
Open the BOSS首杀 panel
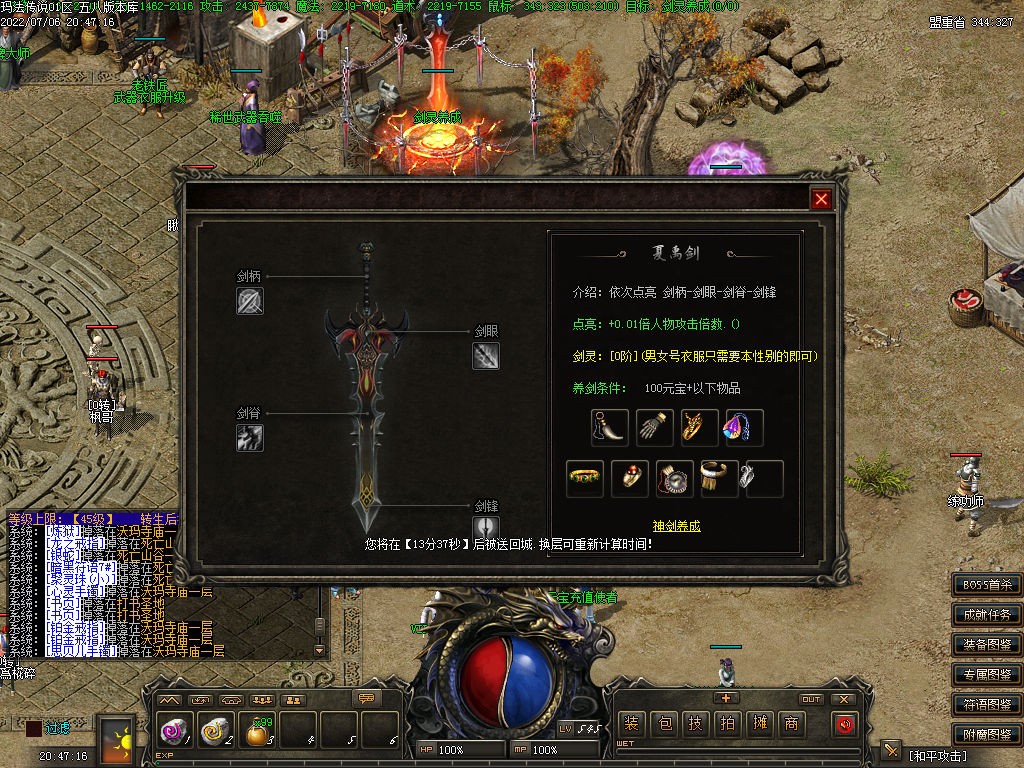point(986,585)
